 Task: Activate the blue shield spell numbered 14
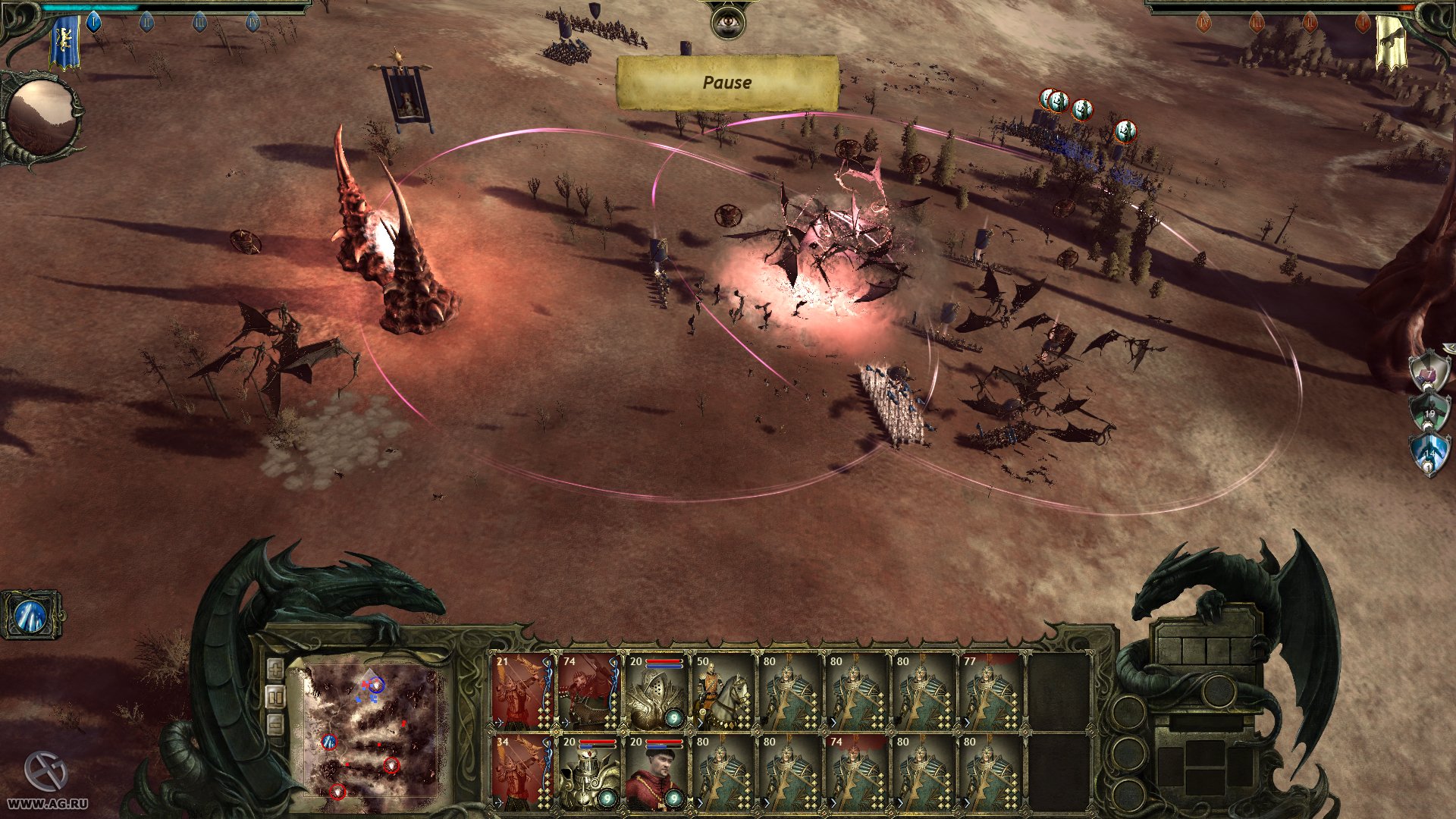click(x=1428, y=453)
